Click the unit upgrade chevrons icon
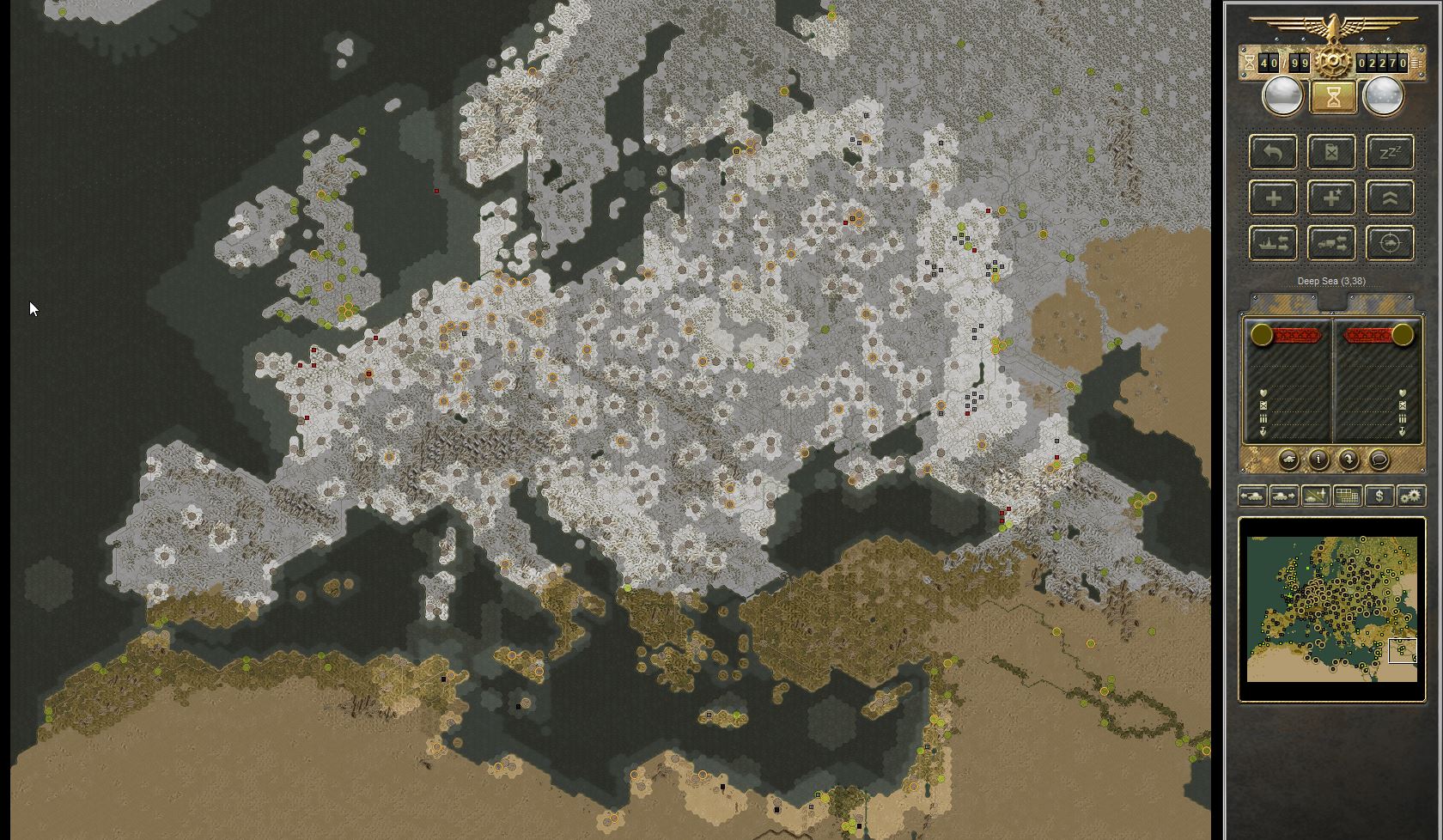1443x840 pixels. coord(1391,198)
